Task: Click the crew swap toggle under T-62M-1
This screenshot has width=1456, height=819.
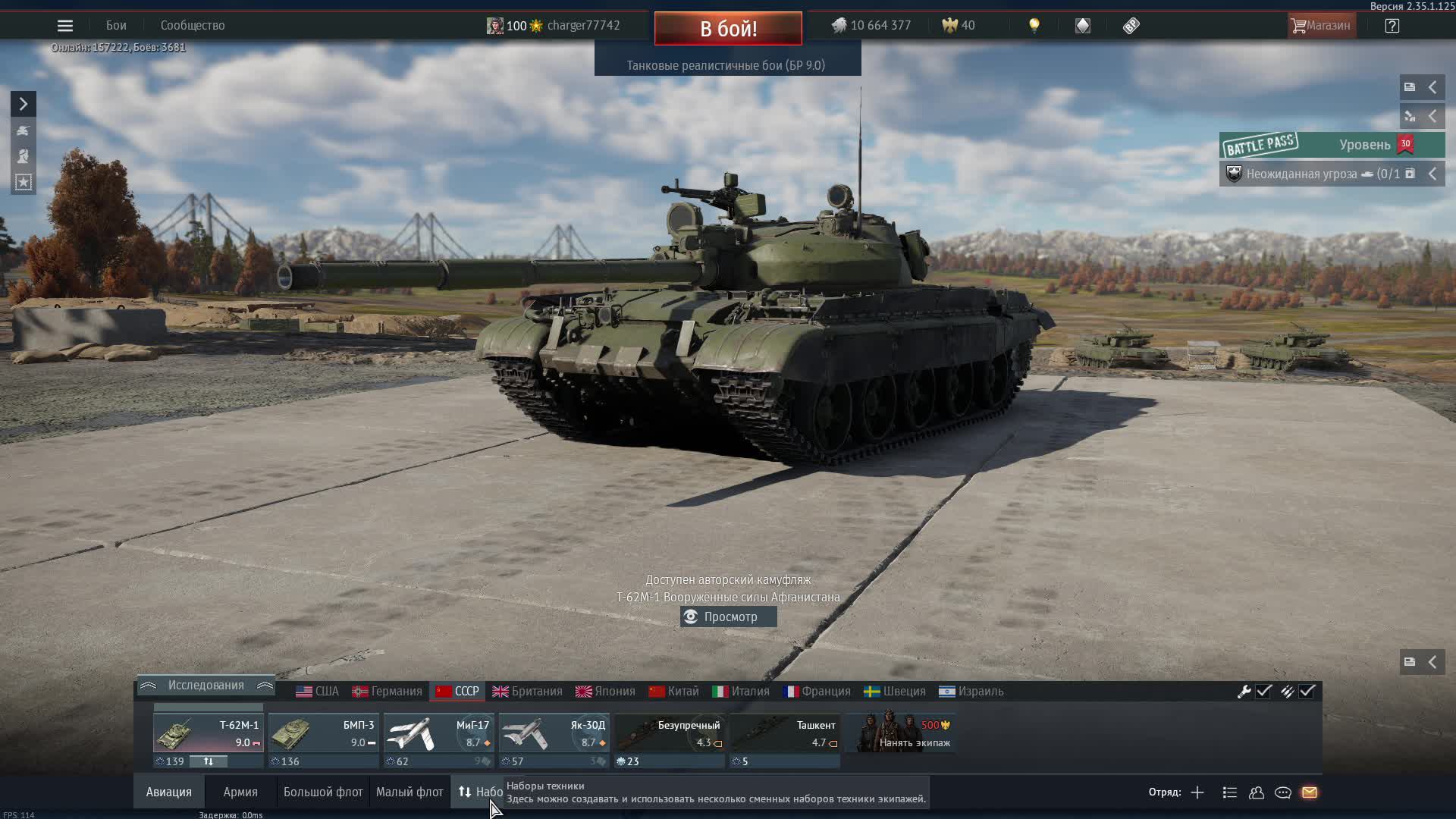Action: click(210, 761)
